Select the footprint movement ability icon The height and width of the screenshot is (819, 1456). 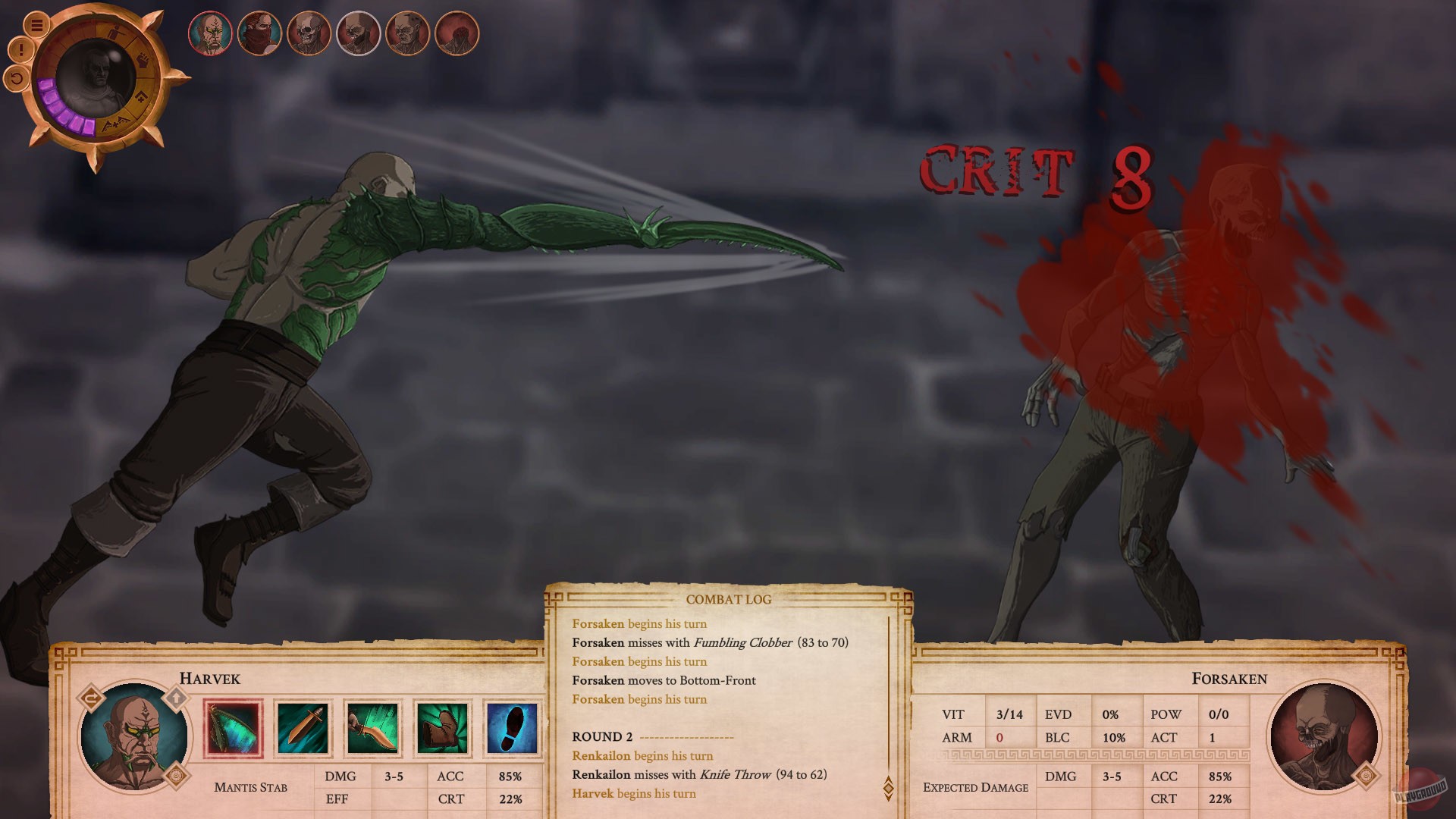(512, 726)
